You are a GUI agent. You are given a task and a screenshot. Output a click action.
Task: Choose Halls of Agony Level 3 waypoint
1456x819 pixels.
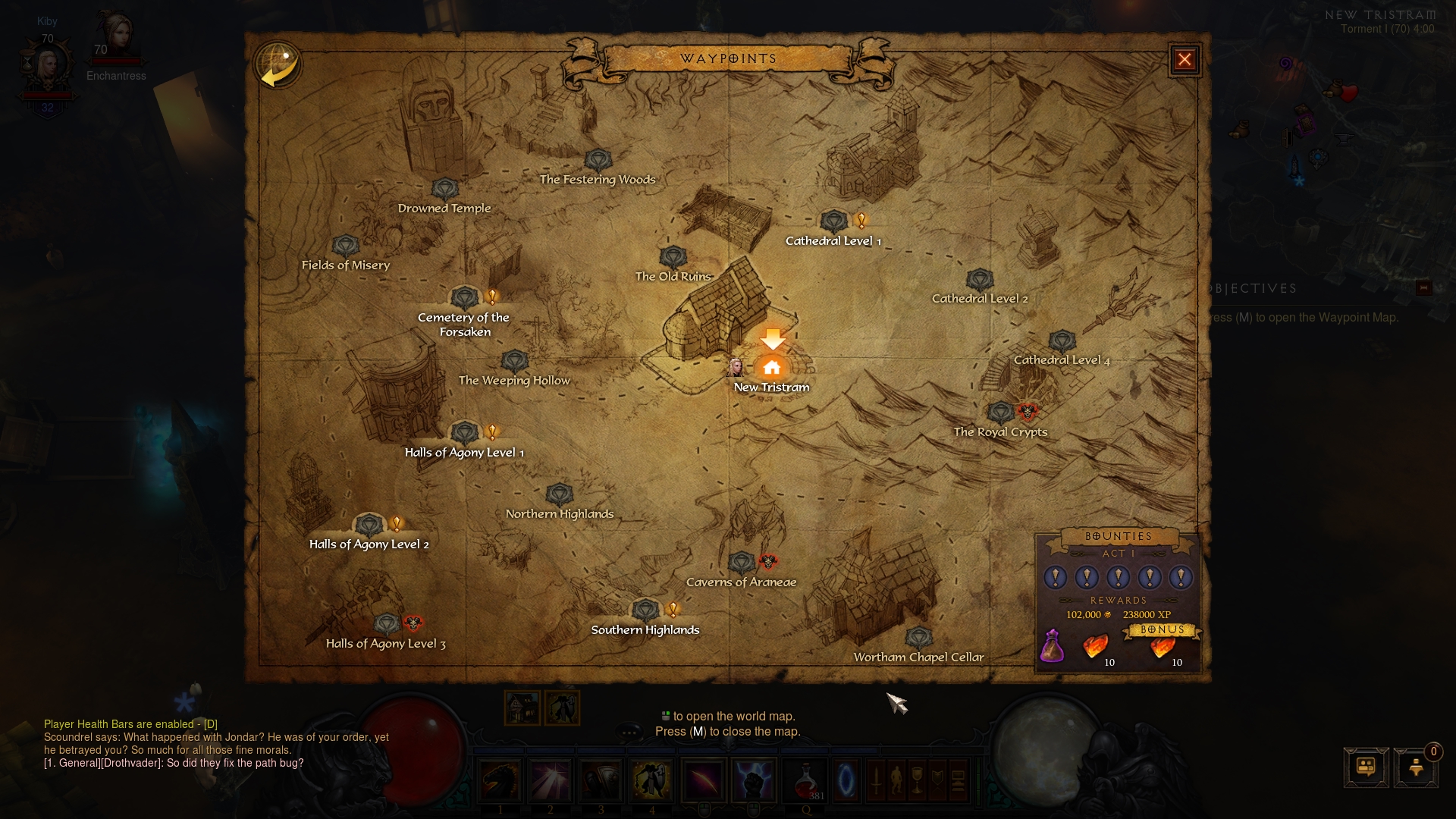387,625
